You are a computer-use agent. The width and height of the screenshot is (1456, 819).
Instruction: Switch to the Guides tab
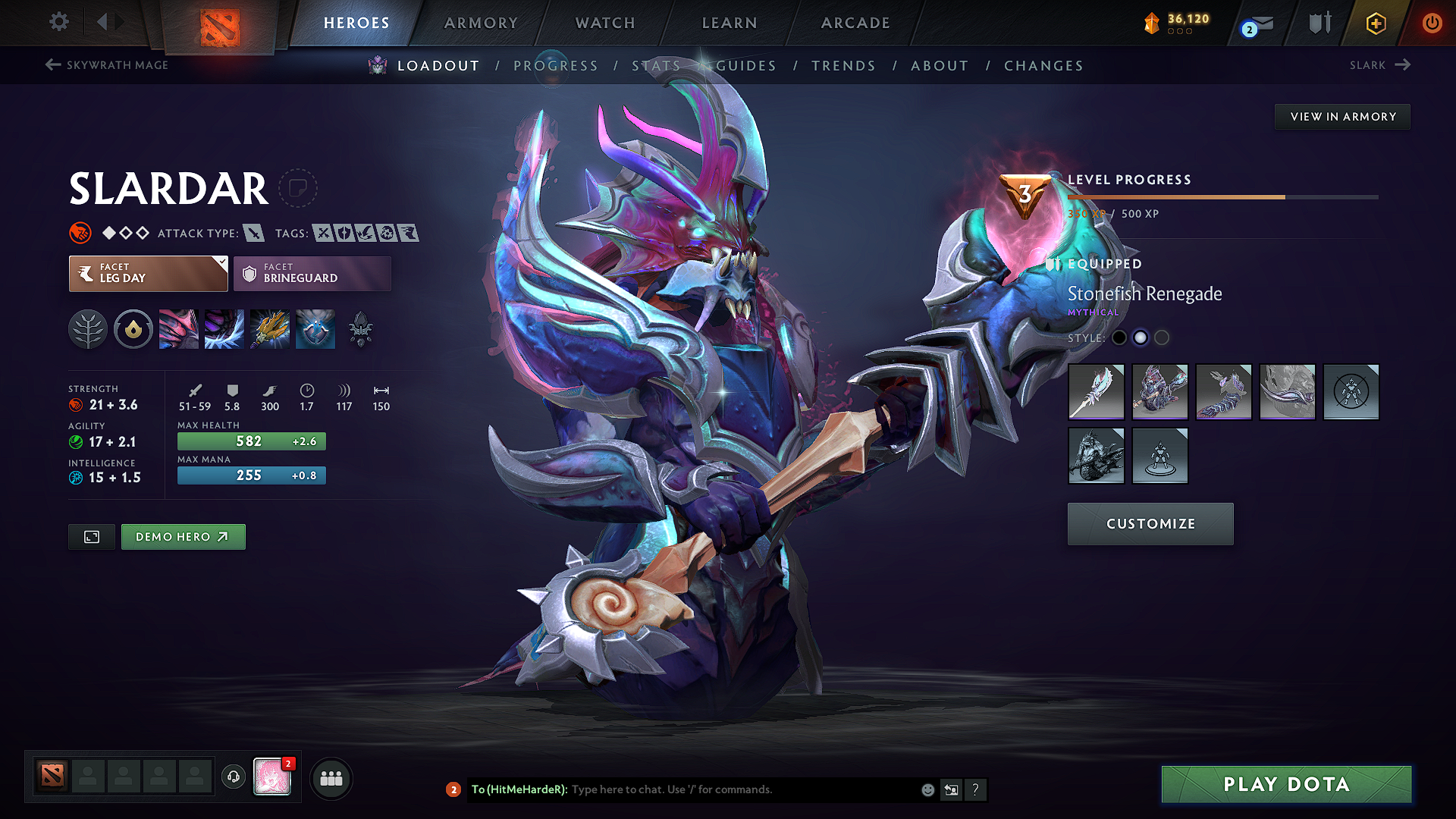point(746,66)
